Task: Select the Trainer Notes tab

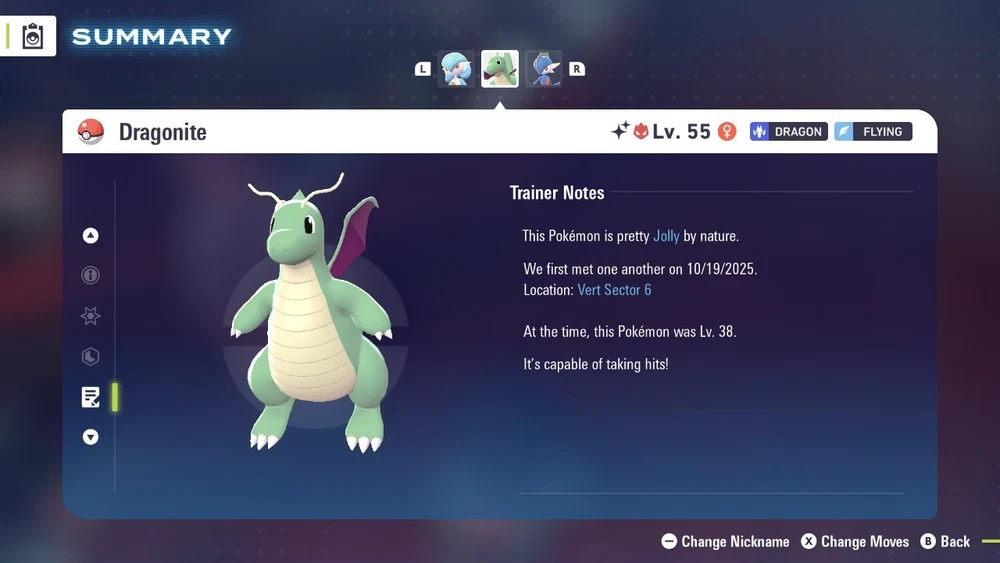Action: [x=91, y=397]
